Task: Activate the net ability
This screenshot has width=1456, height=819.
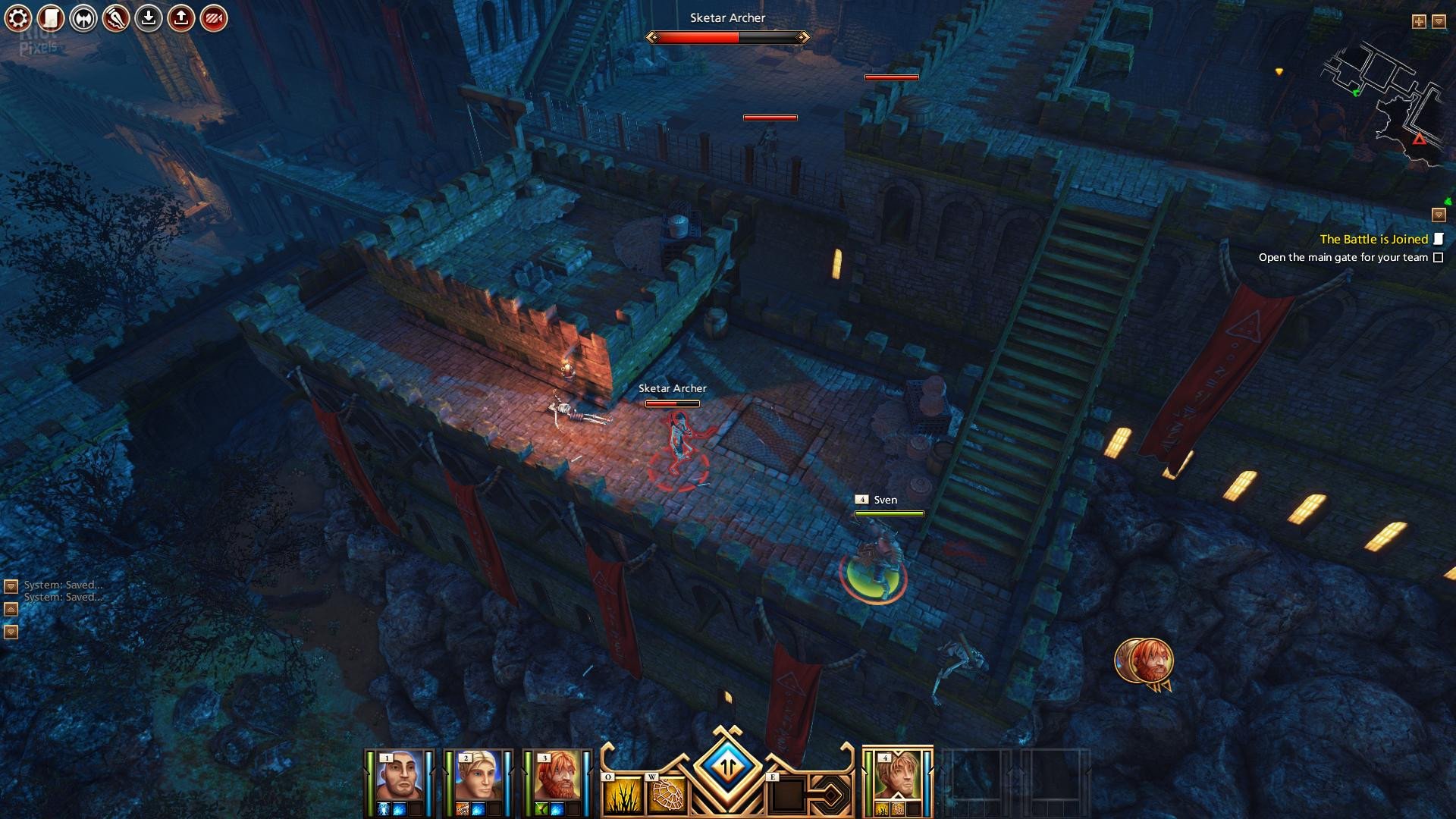Action: (667, 795)
